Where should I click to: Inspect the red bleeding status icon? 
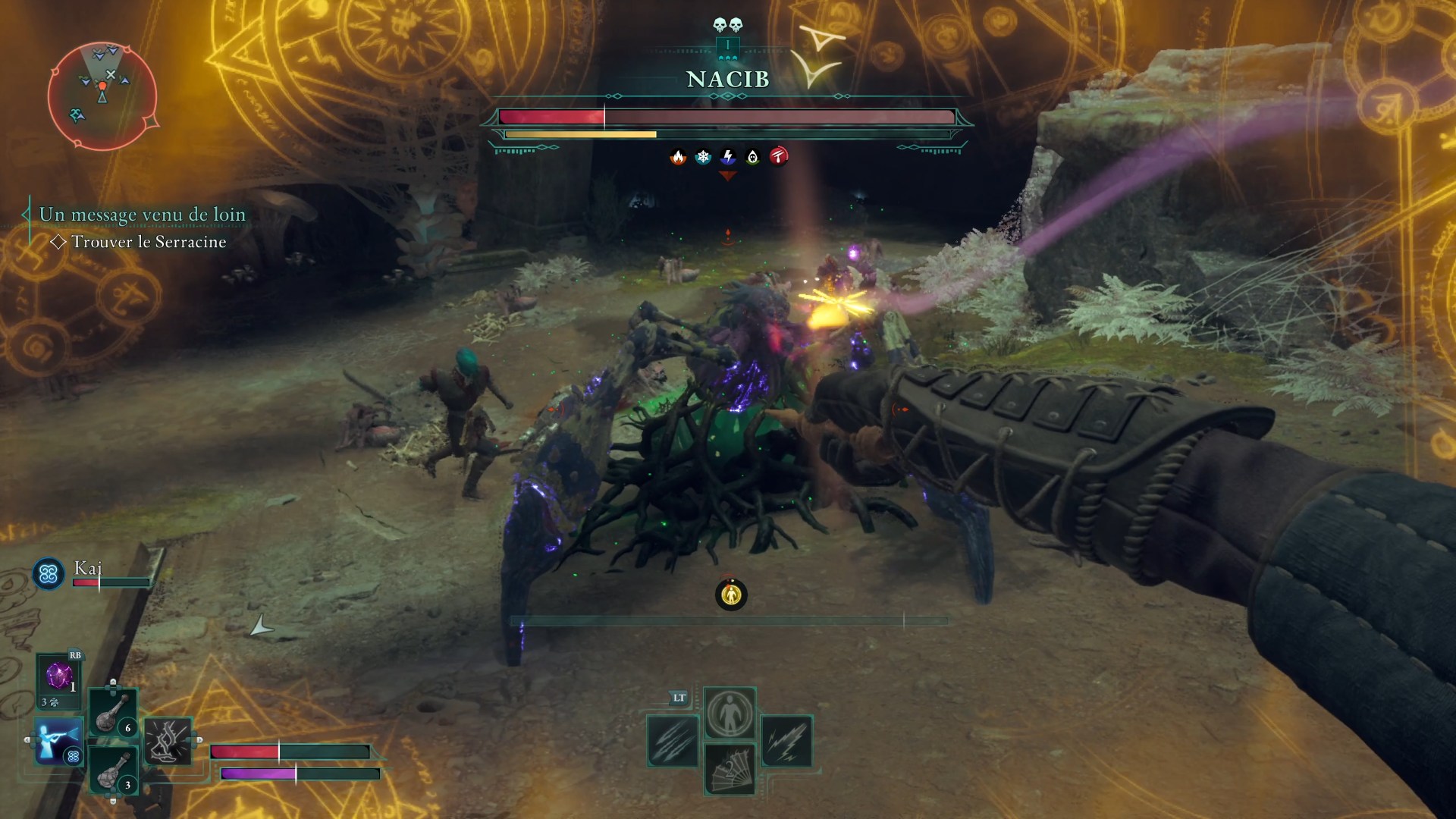point(779,157)
